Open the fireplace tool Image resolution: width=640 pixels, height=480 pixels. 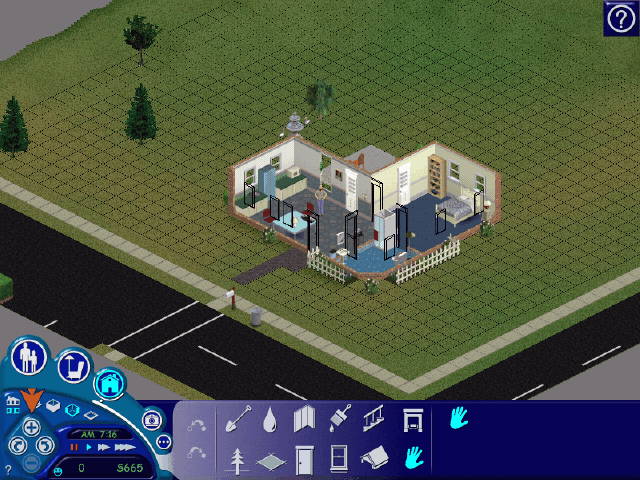point(411,420)
